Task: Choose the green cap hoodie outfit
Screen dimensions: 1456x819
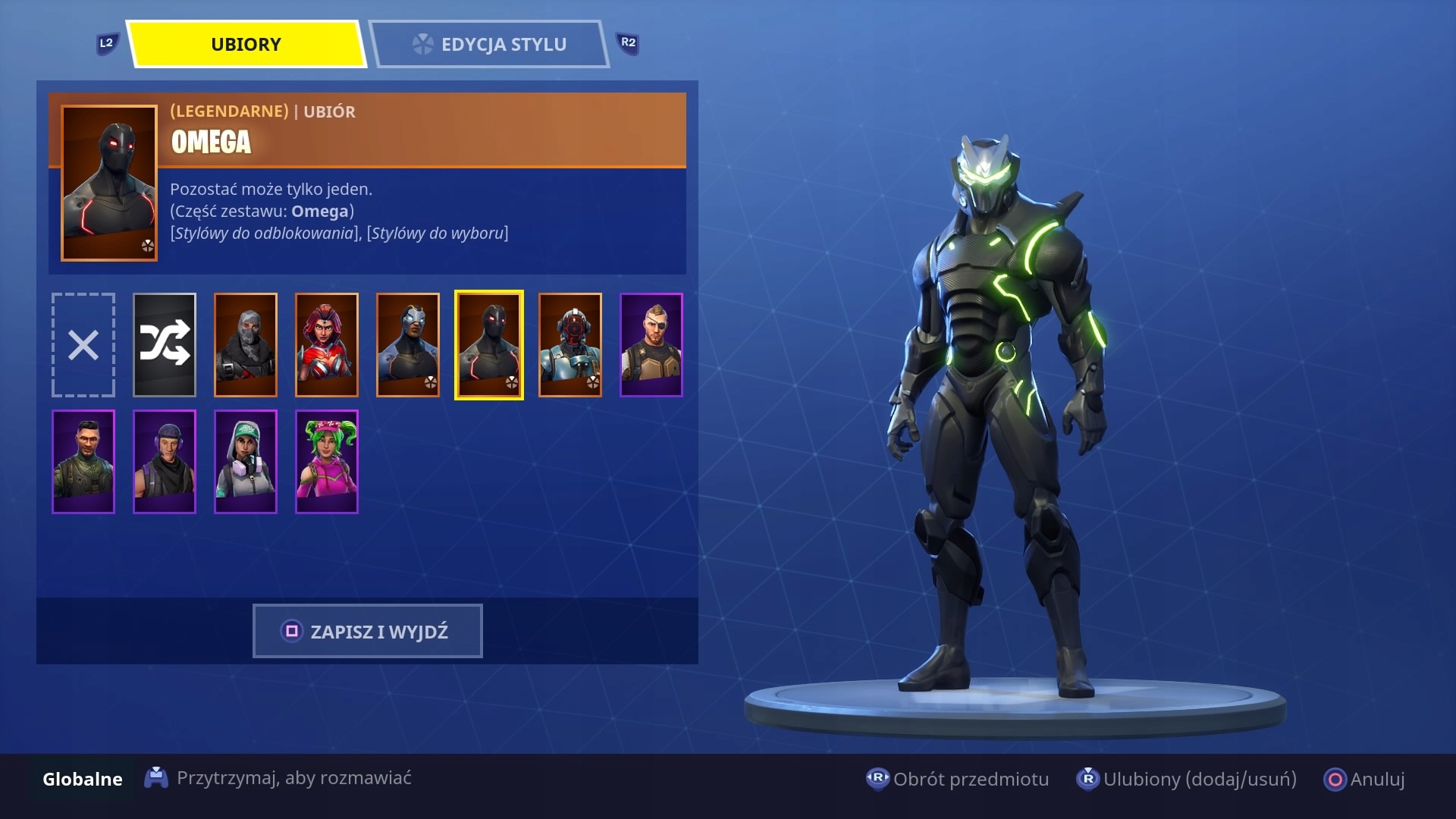Action: pyautogui.click(x=246, y=462)
